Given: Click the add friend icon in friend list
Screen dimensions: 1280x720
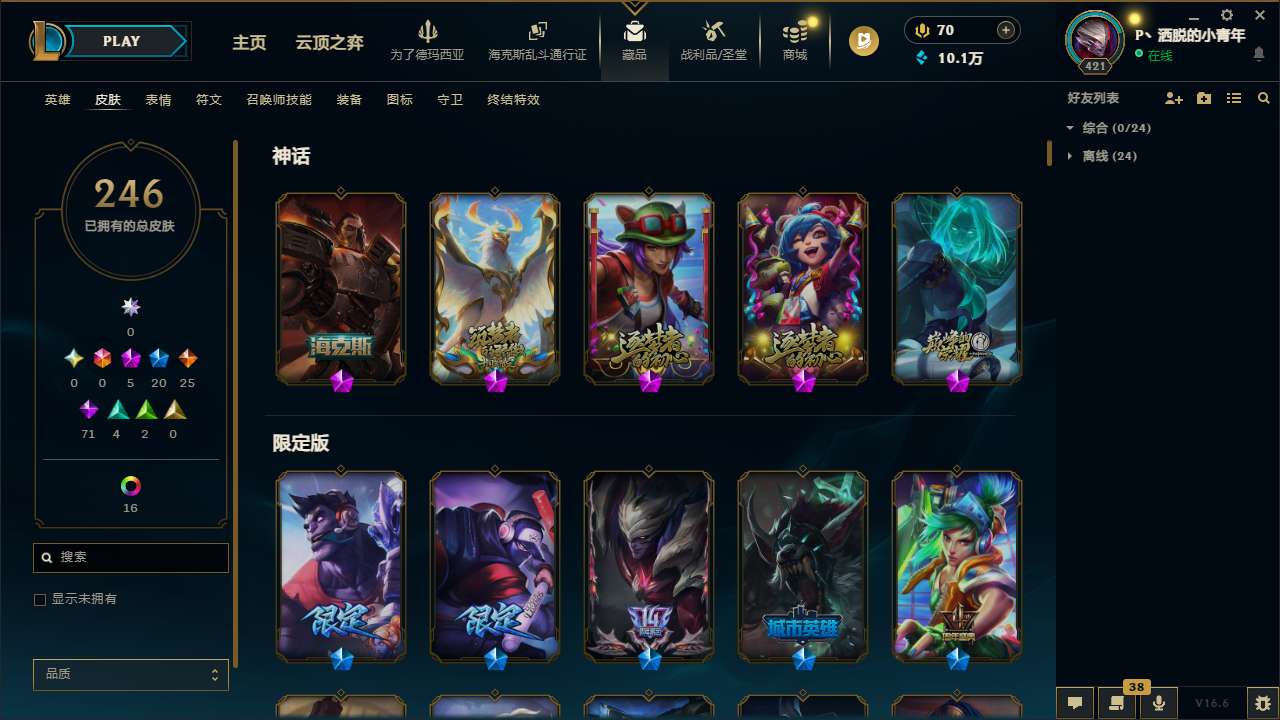Looking at the screenshot, I should tap(1172, 98).
